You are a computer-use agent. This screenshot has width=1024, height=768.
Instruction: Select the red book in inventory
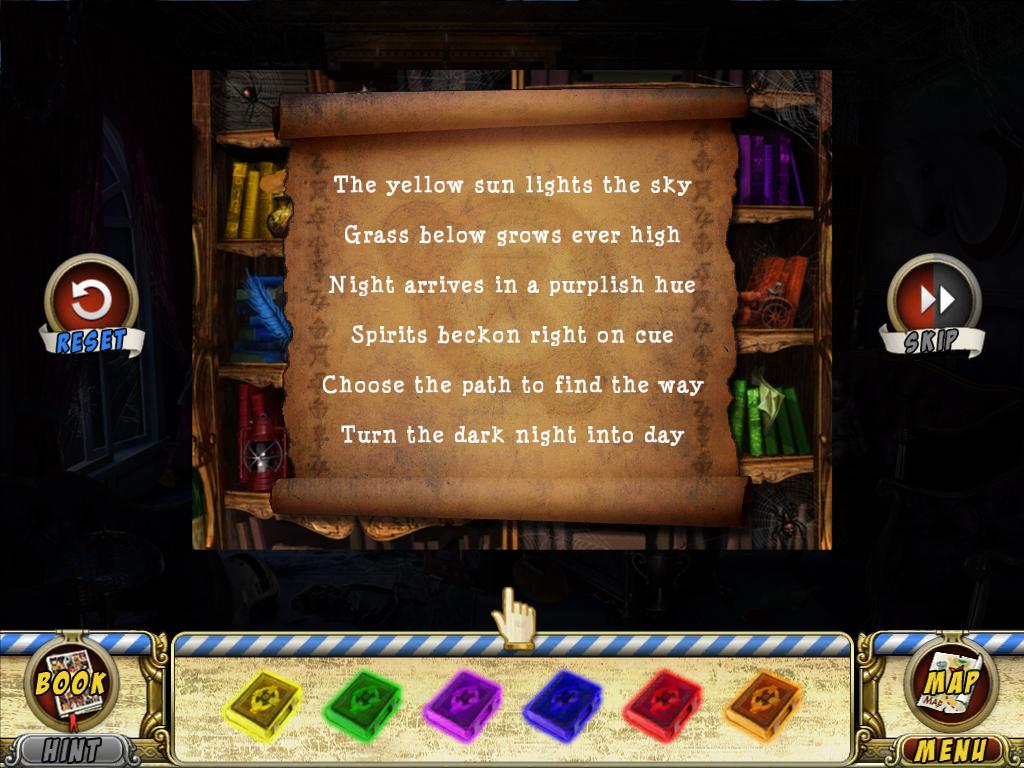pos(661,702)
